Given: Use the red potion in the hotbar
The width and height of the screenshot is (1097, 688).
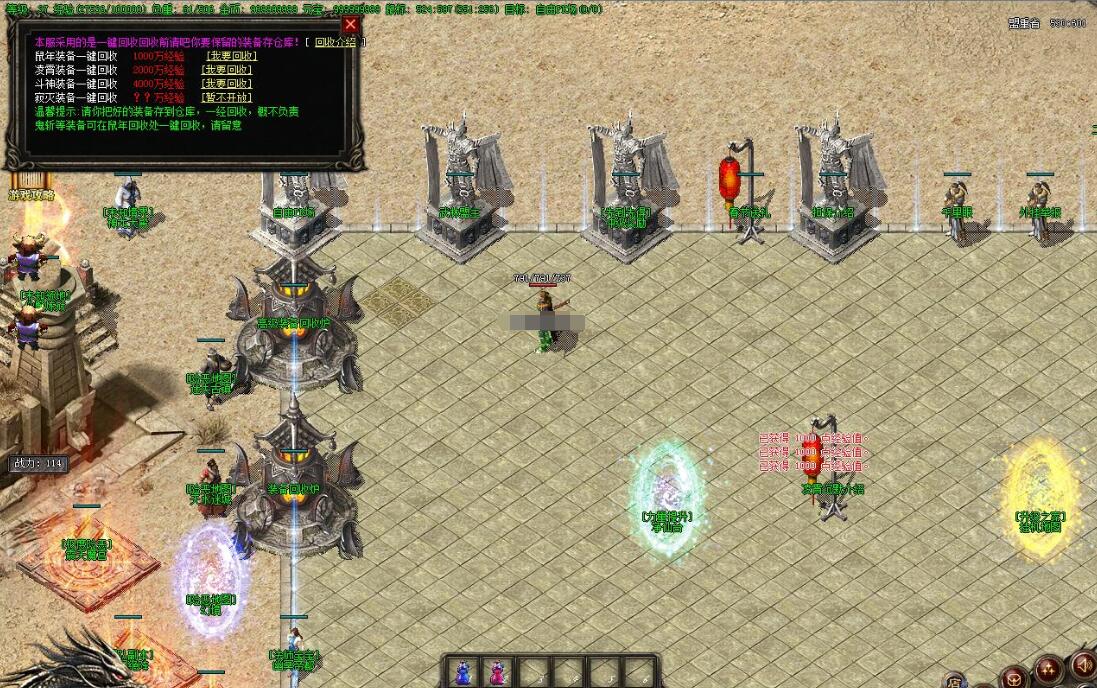Looking at the screenshot, I should (x=496, y=672).
